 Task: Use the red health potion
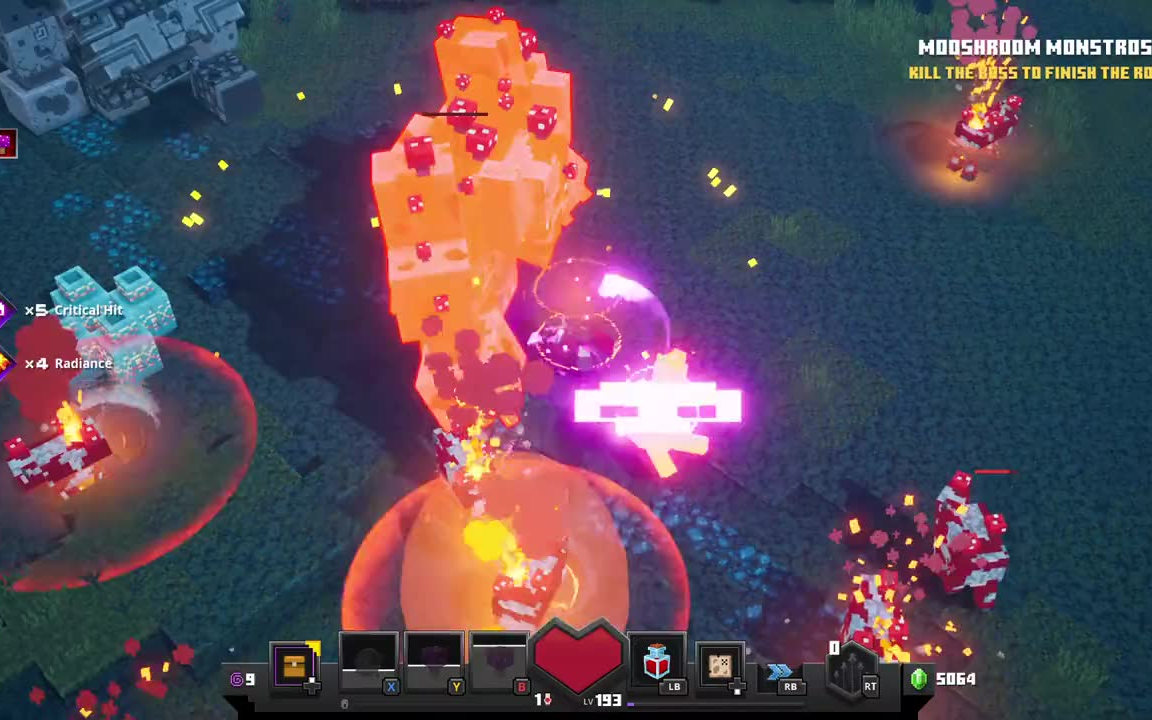(x=656, y=662)
